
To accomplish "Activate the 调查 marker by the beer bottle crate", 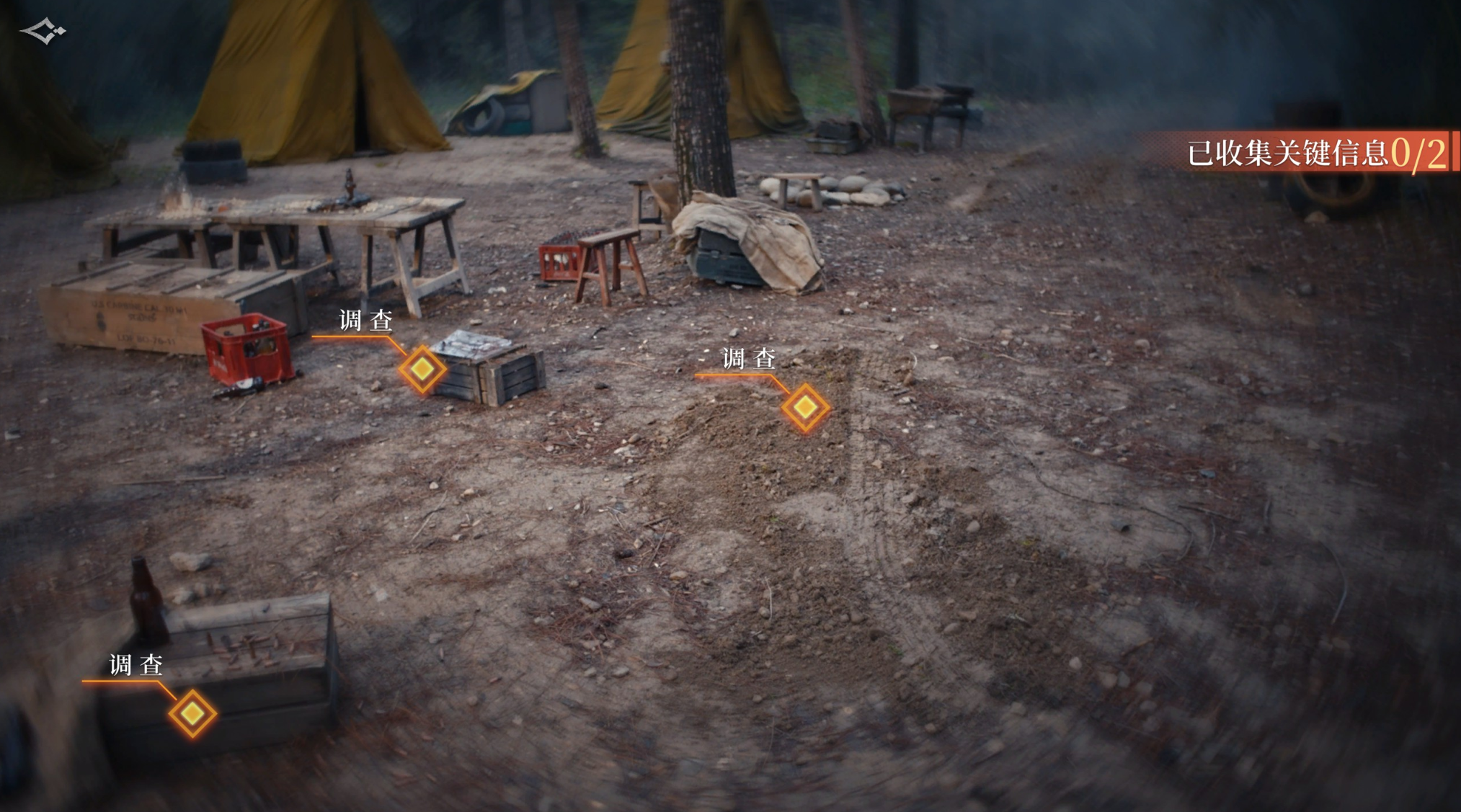I will [x=192, y=713].
